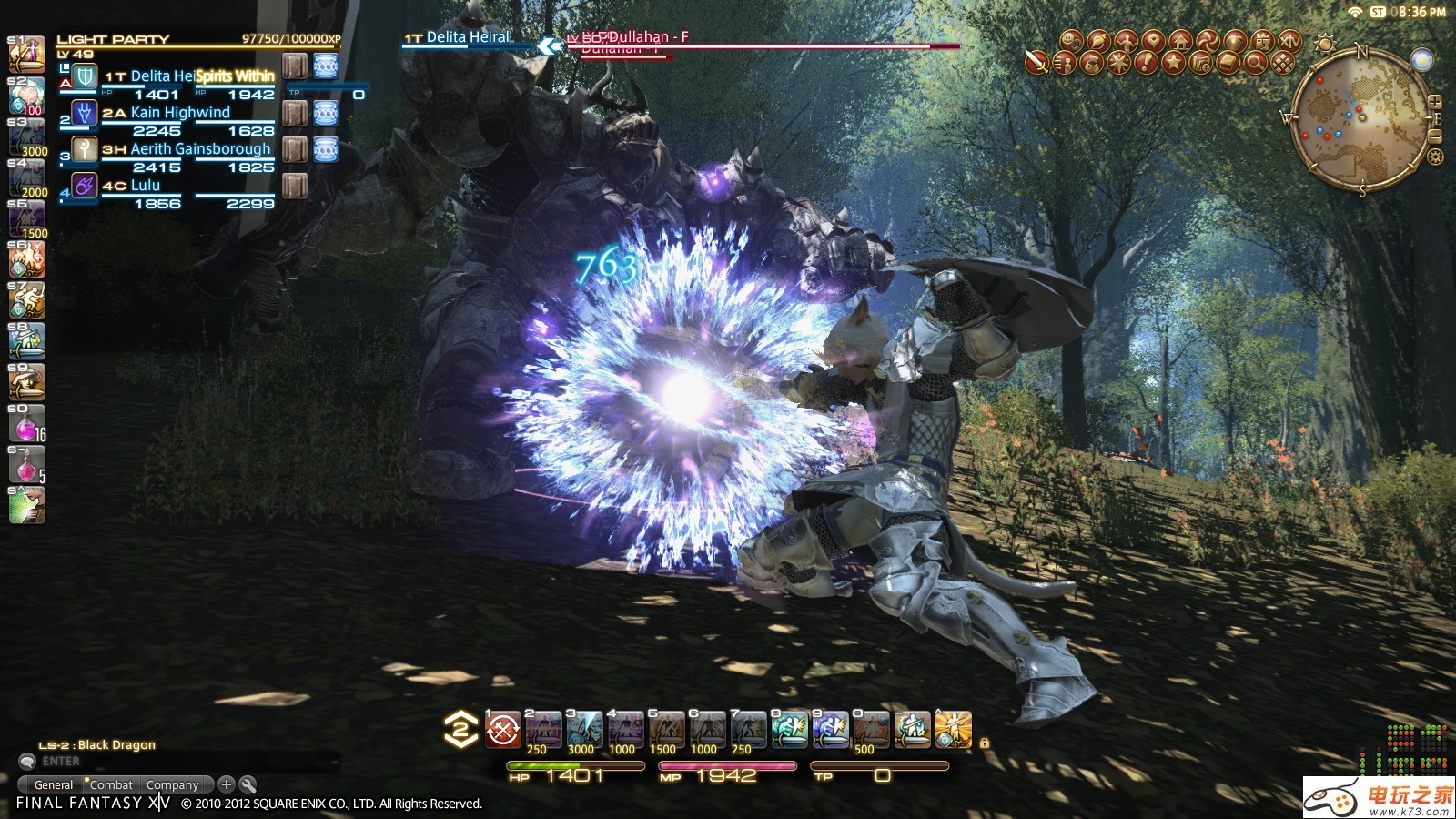The image size is (1456, 819).
Task: Zoom out the minimap with the minus button
Action: coord(1435,136)
